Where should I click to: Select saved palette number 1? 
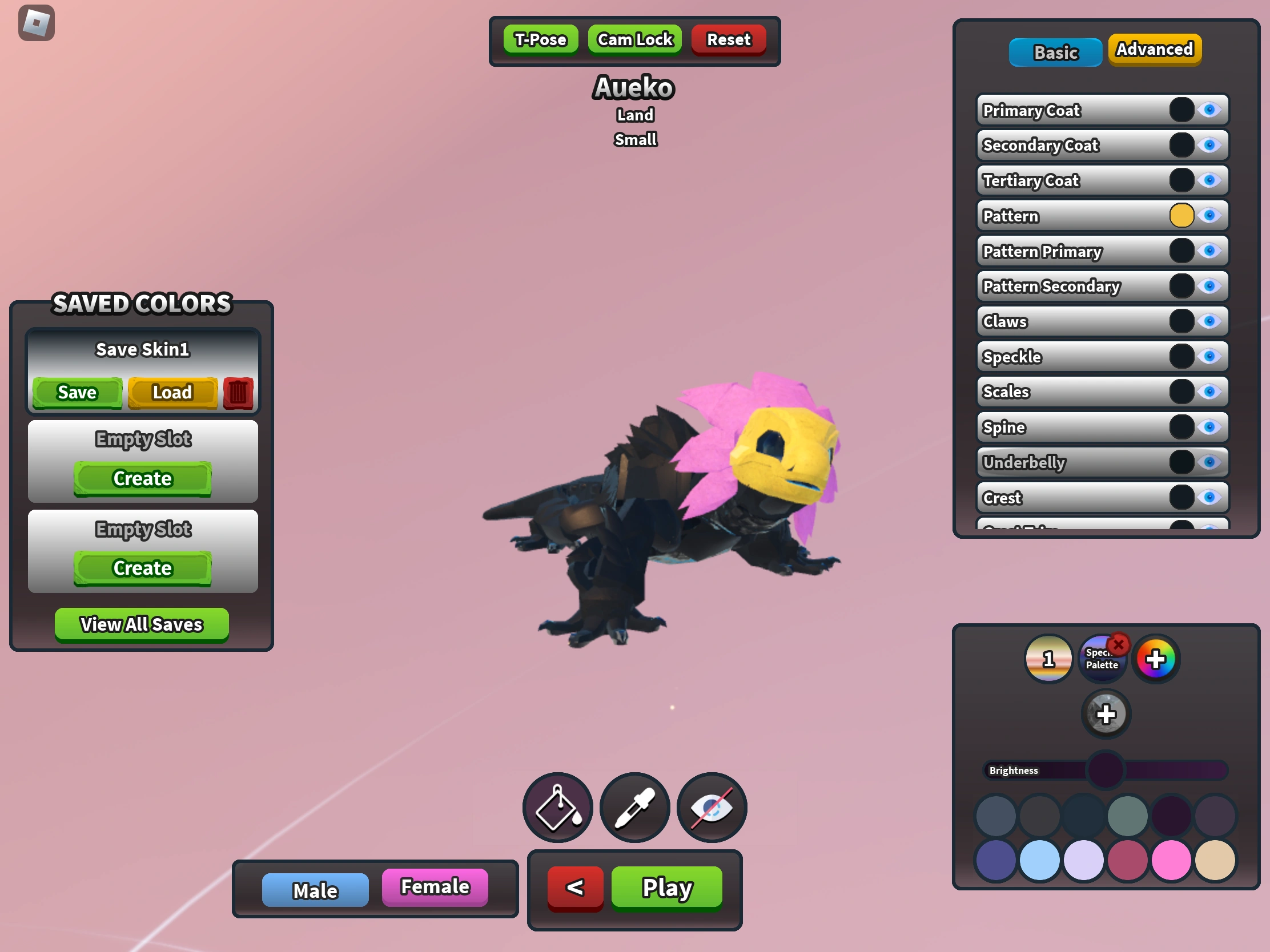[x=1048, y=659]
